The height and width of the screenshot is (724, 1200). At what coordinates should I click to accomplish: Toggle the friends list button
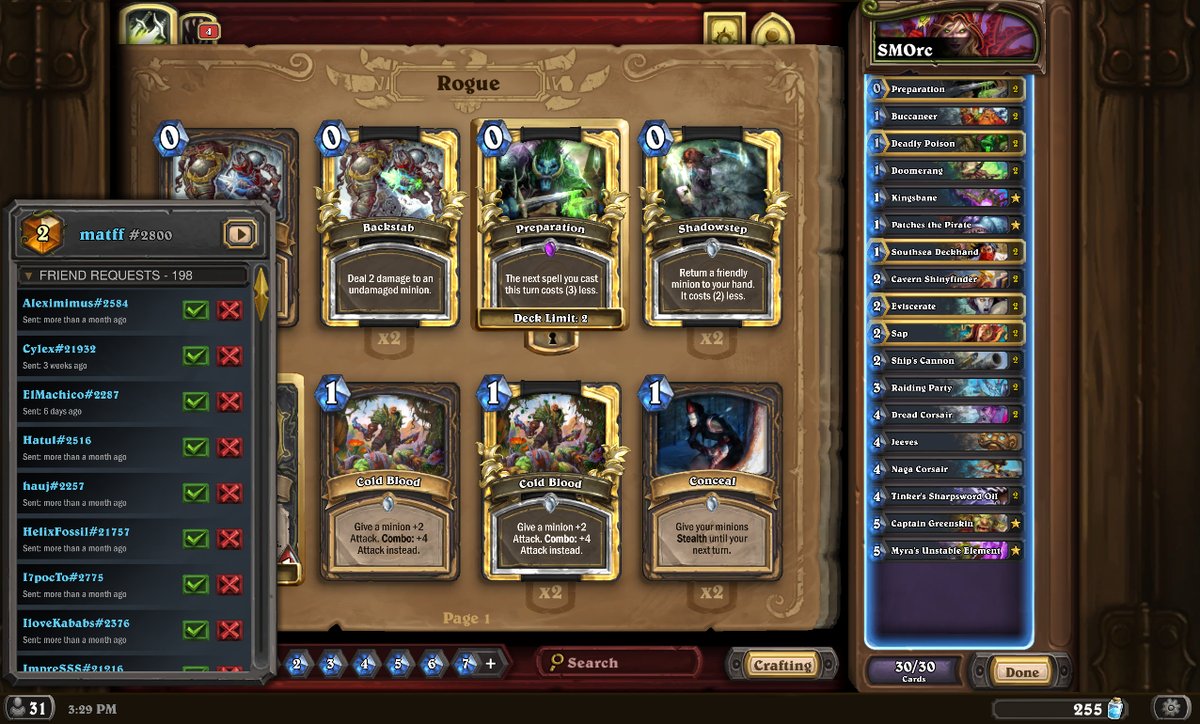pyautogui.click(x=27, y=708)
